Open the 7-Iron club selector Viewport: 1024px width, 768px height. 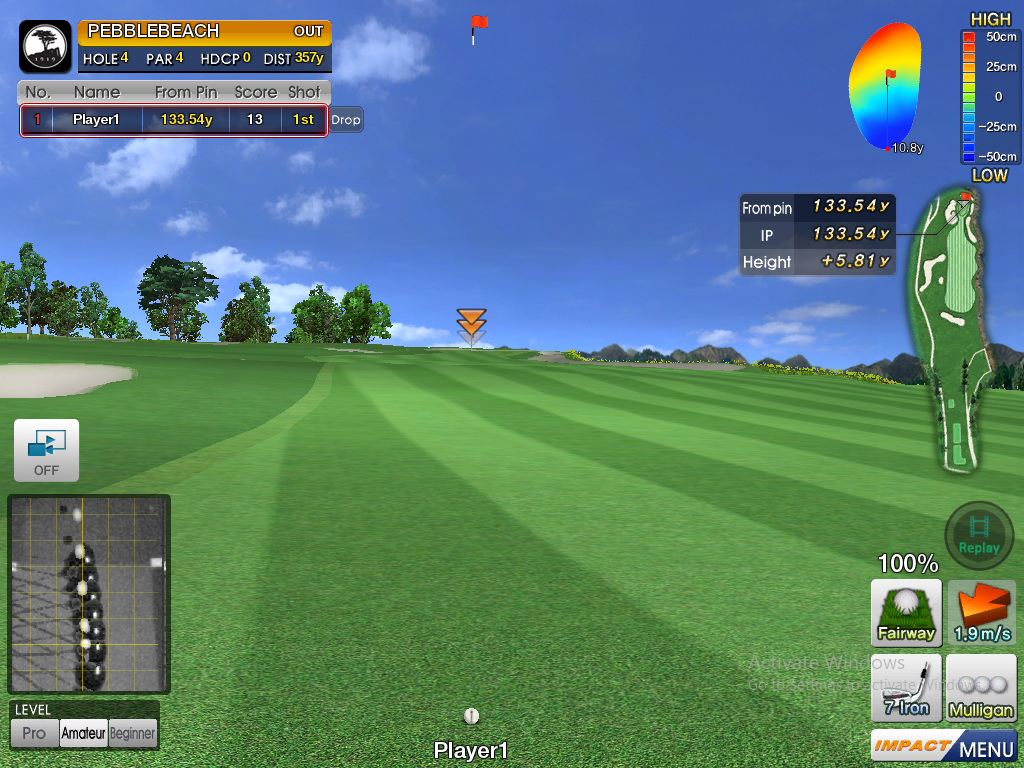click(906, 687)
